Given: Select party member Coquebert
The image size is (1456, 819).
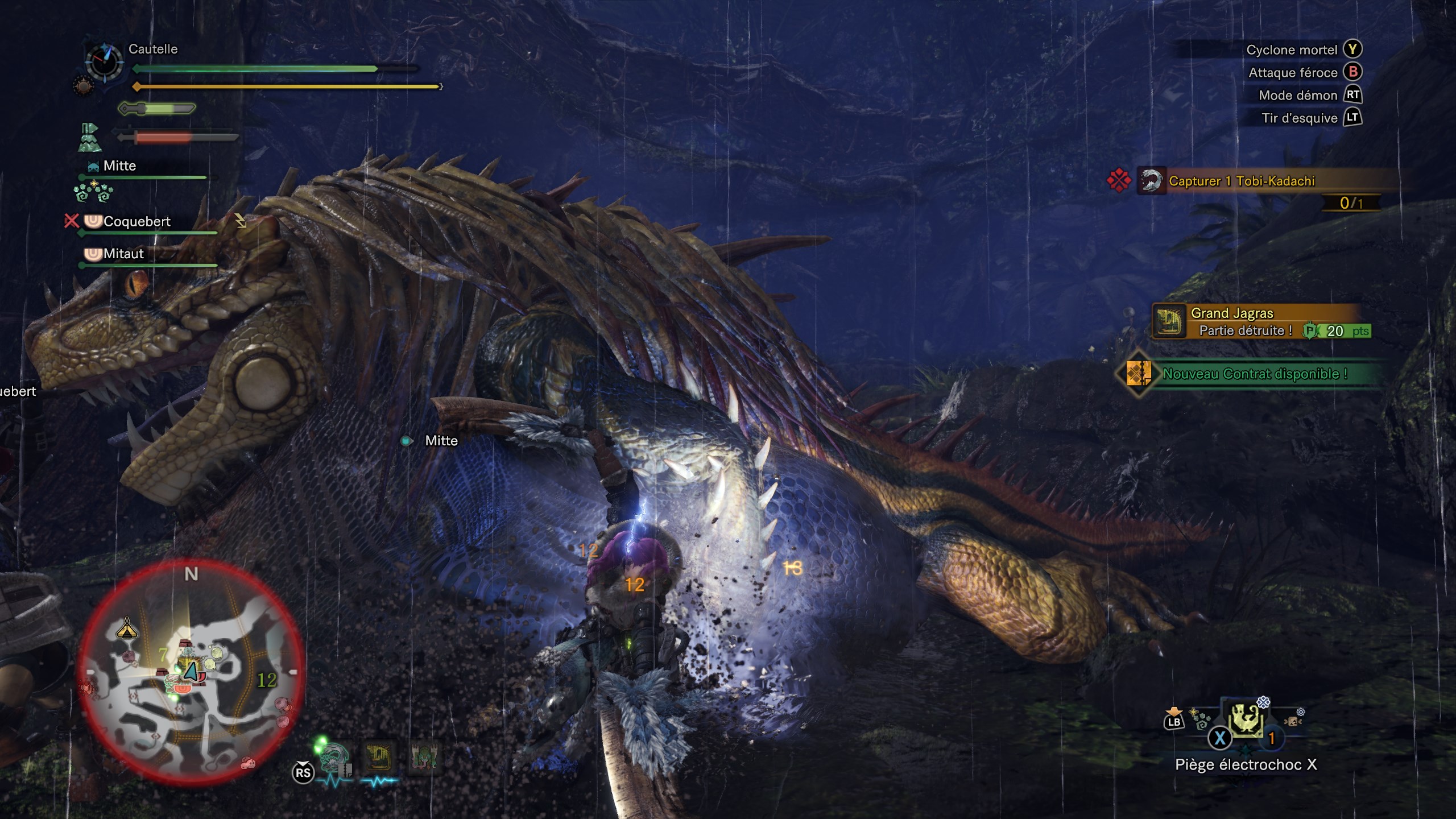Looking at the screenshot, I should click(136, 222).
